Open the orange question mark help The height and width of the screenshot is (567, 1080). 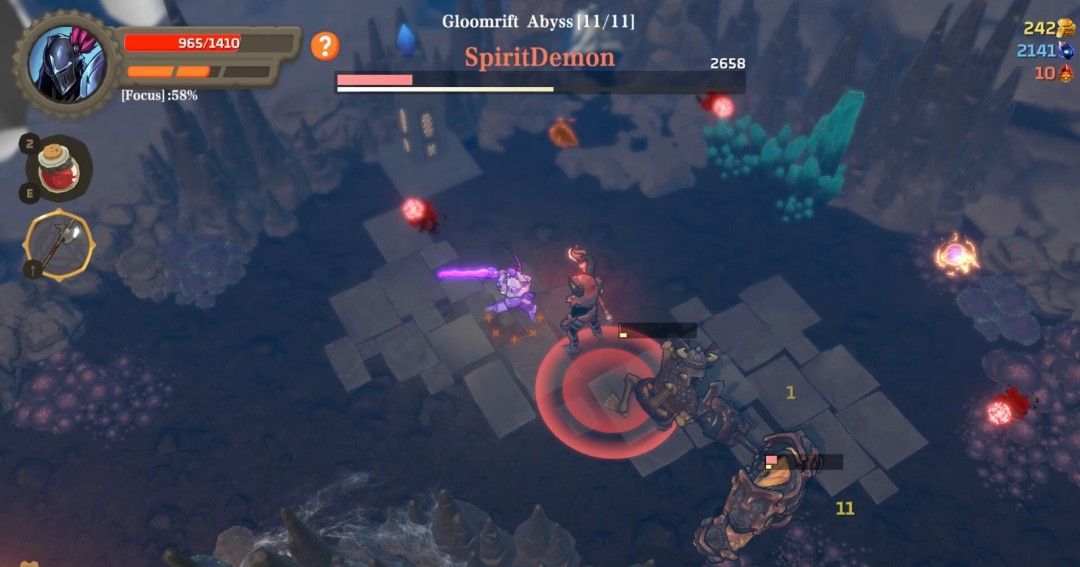coord(325,46)
